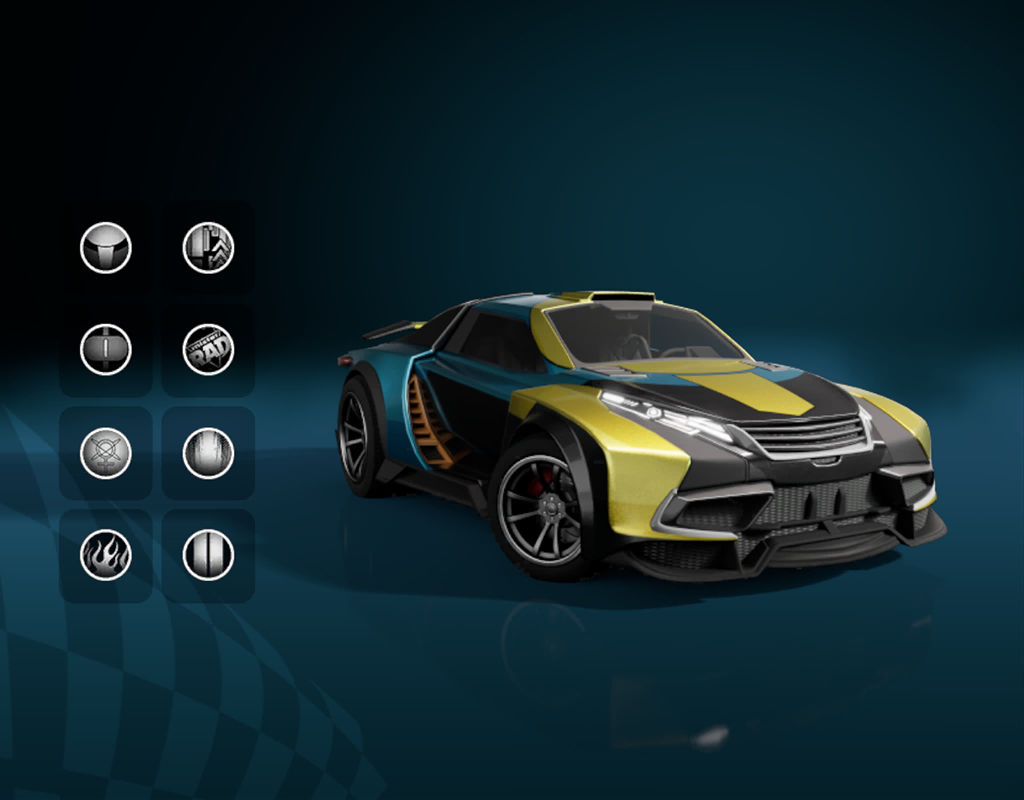Apply the RAD text decal
1024x800 pixels.
point(208,350)
